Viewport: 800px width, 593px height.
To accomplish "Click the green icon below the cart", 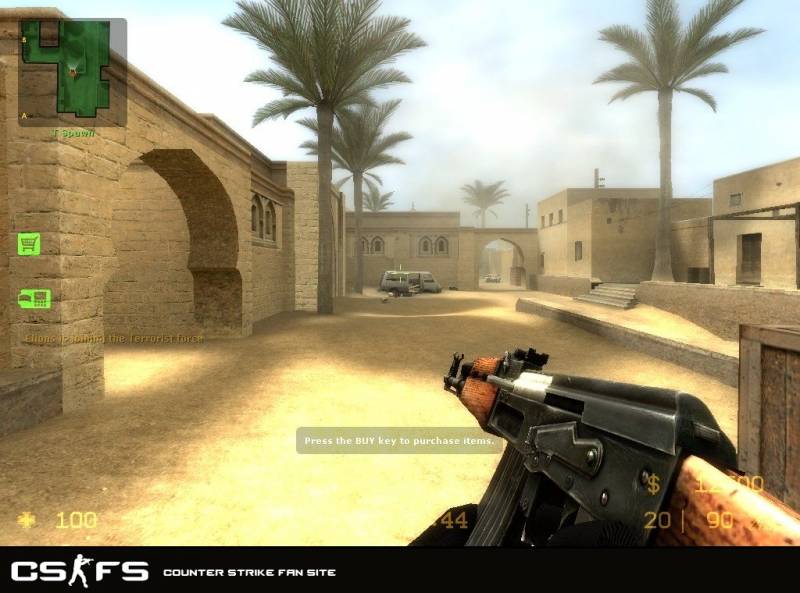I will pos(34,298).
